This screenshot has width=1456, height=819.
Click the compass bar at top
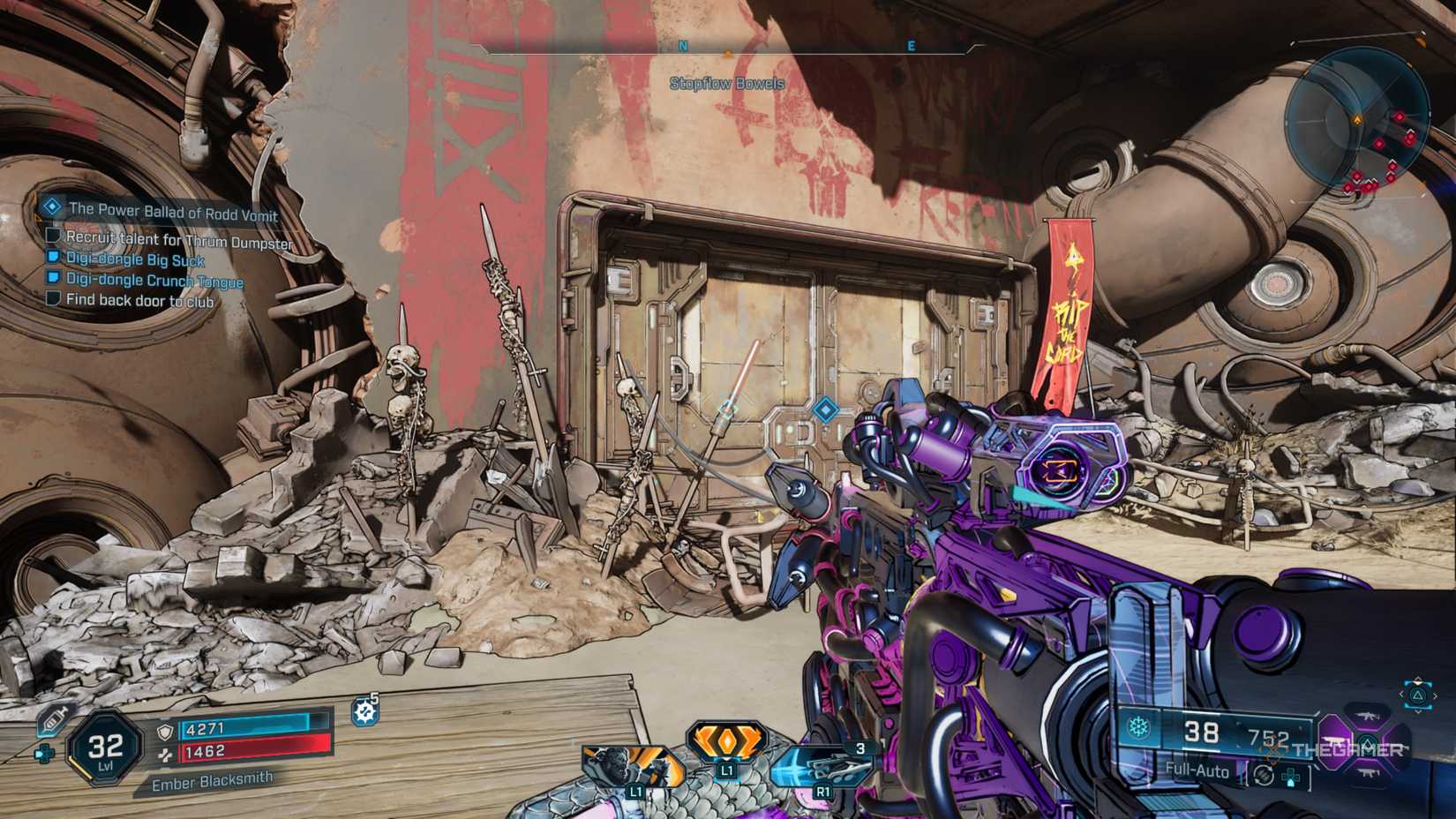(727, 47)
